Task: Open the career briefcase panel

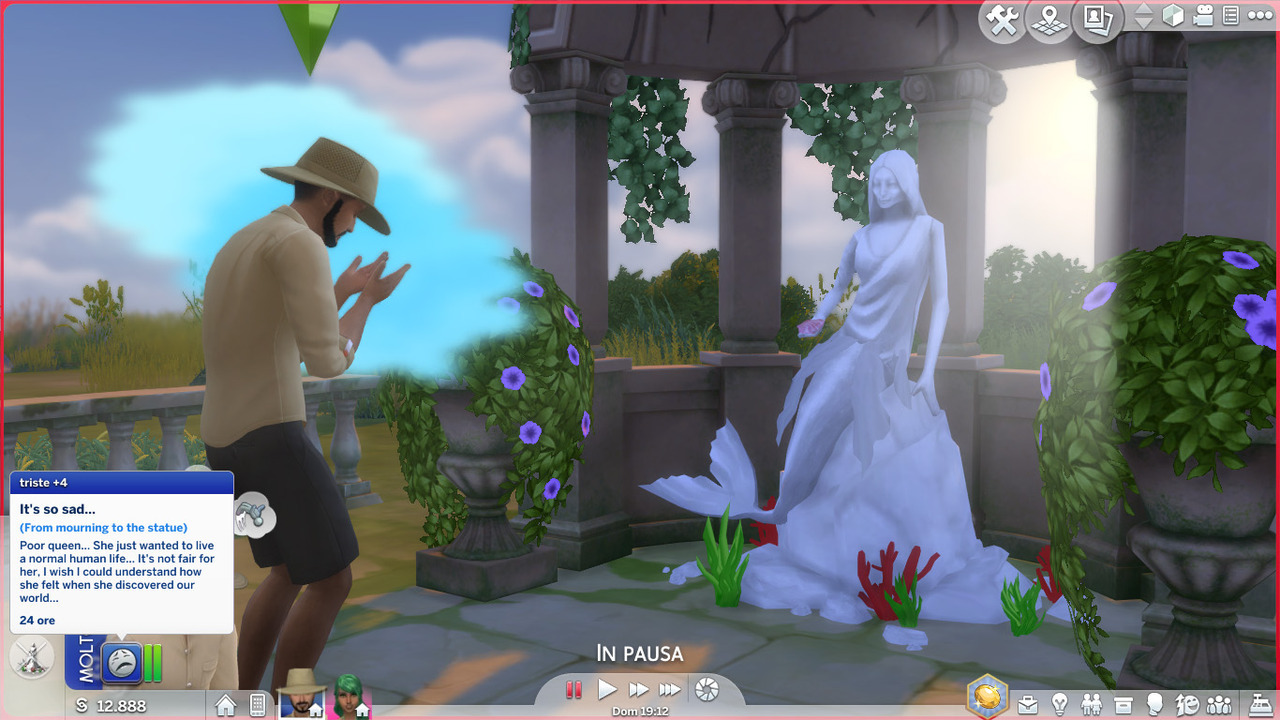Action: click(1027, 705)
